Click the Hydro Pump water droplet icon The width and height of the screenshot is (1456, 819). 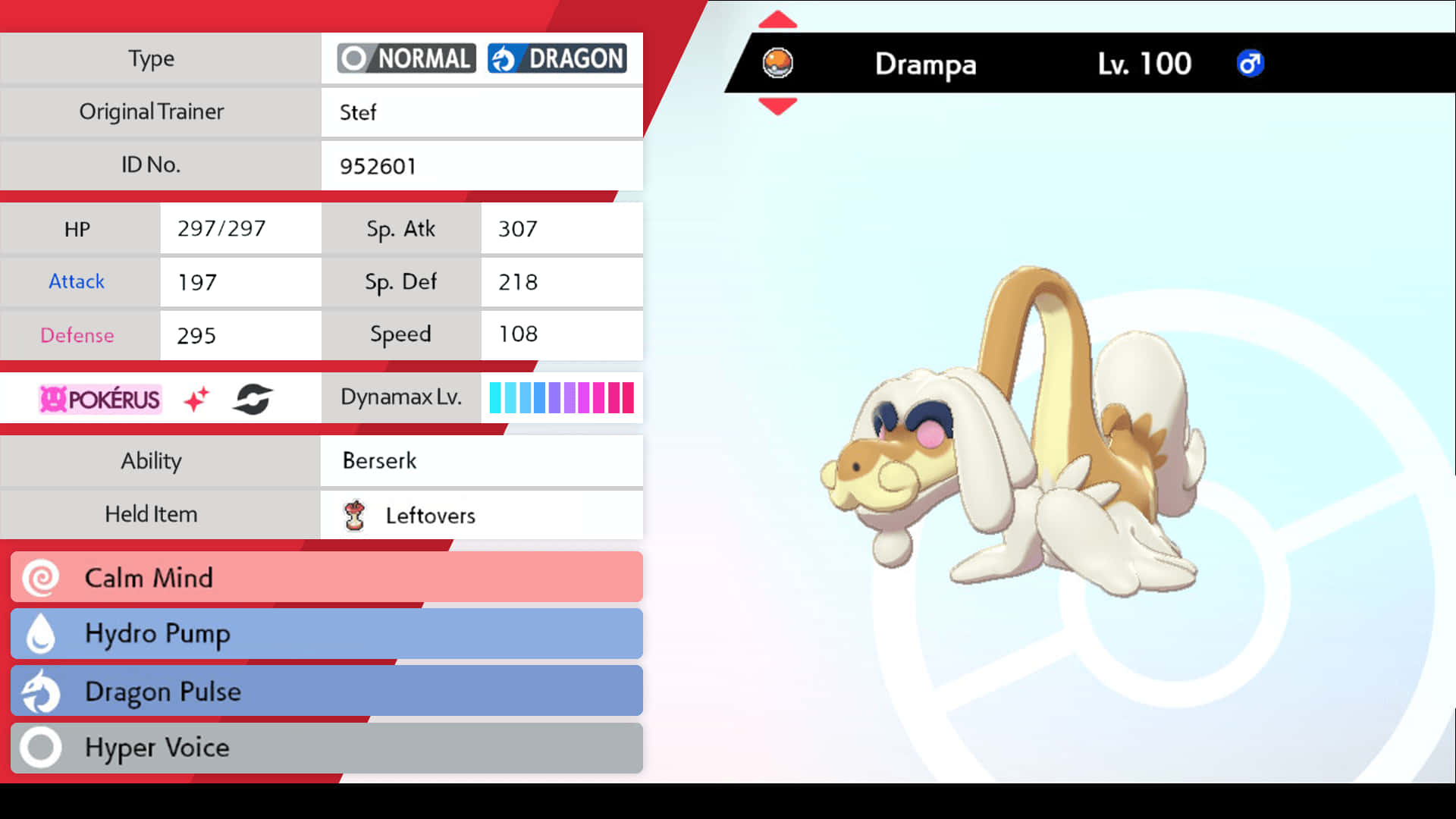(41, 634)
